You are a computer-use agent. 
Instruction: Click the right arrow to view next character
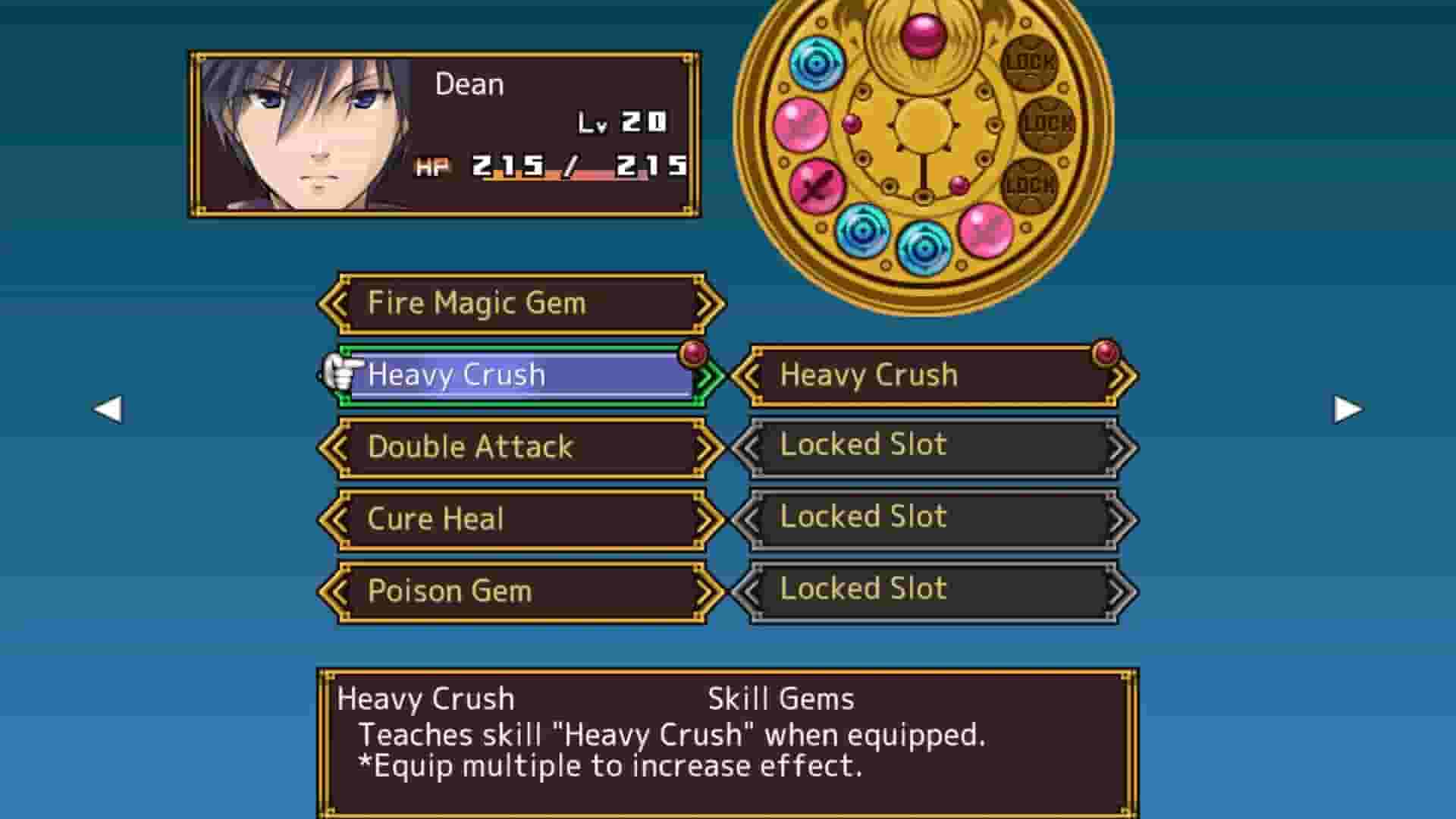pyautogui.click(x=1346, y=409)
